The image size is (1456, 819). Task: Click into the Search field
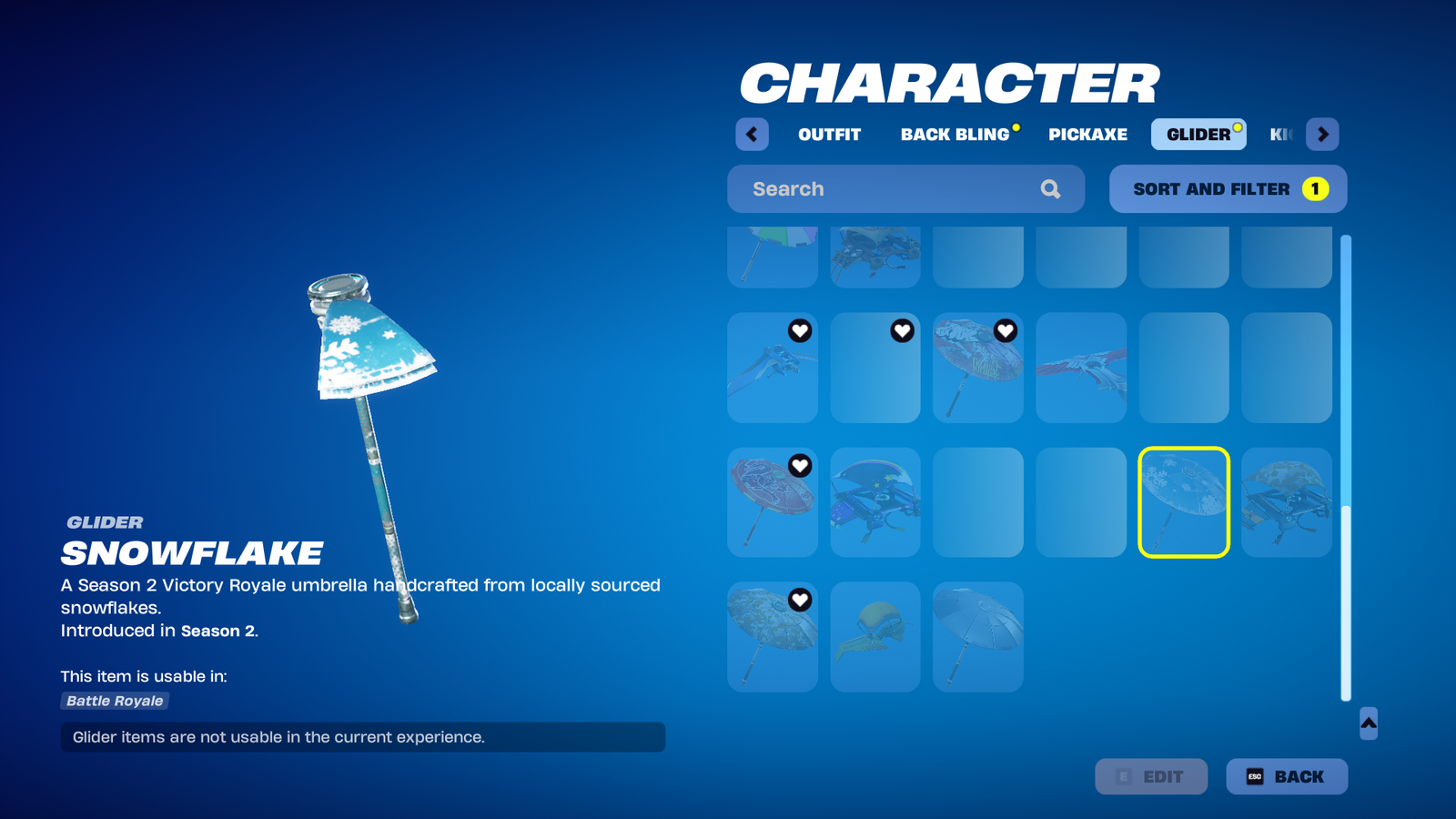point(892,189)
